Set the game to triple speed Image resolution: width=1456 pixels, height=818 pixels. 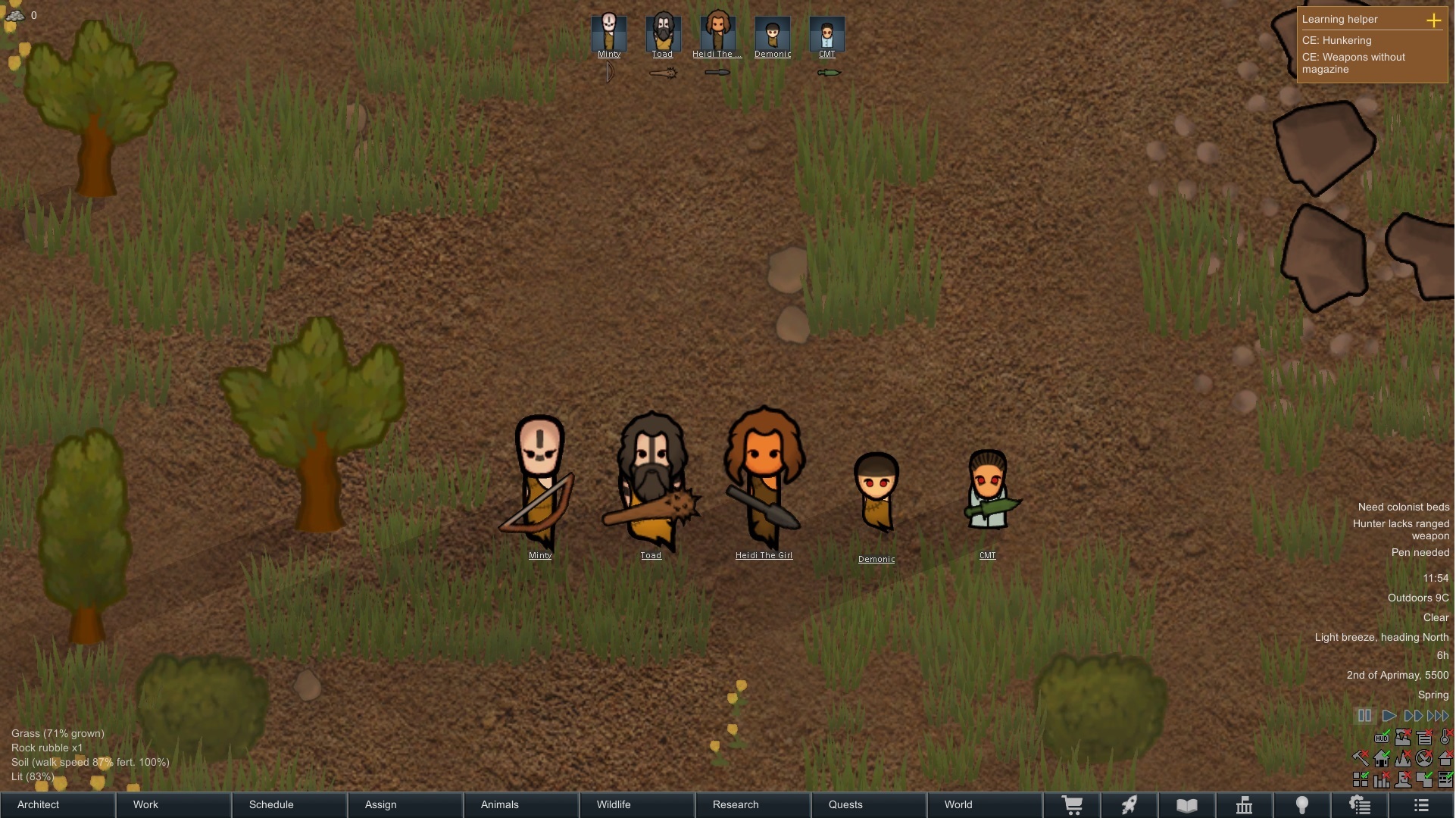click(1438, 716)
